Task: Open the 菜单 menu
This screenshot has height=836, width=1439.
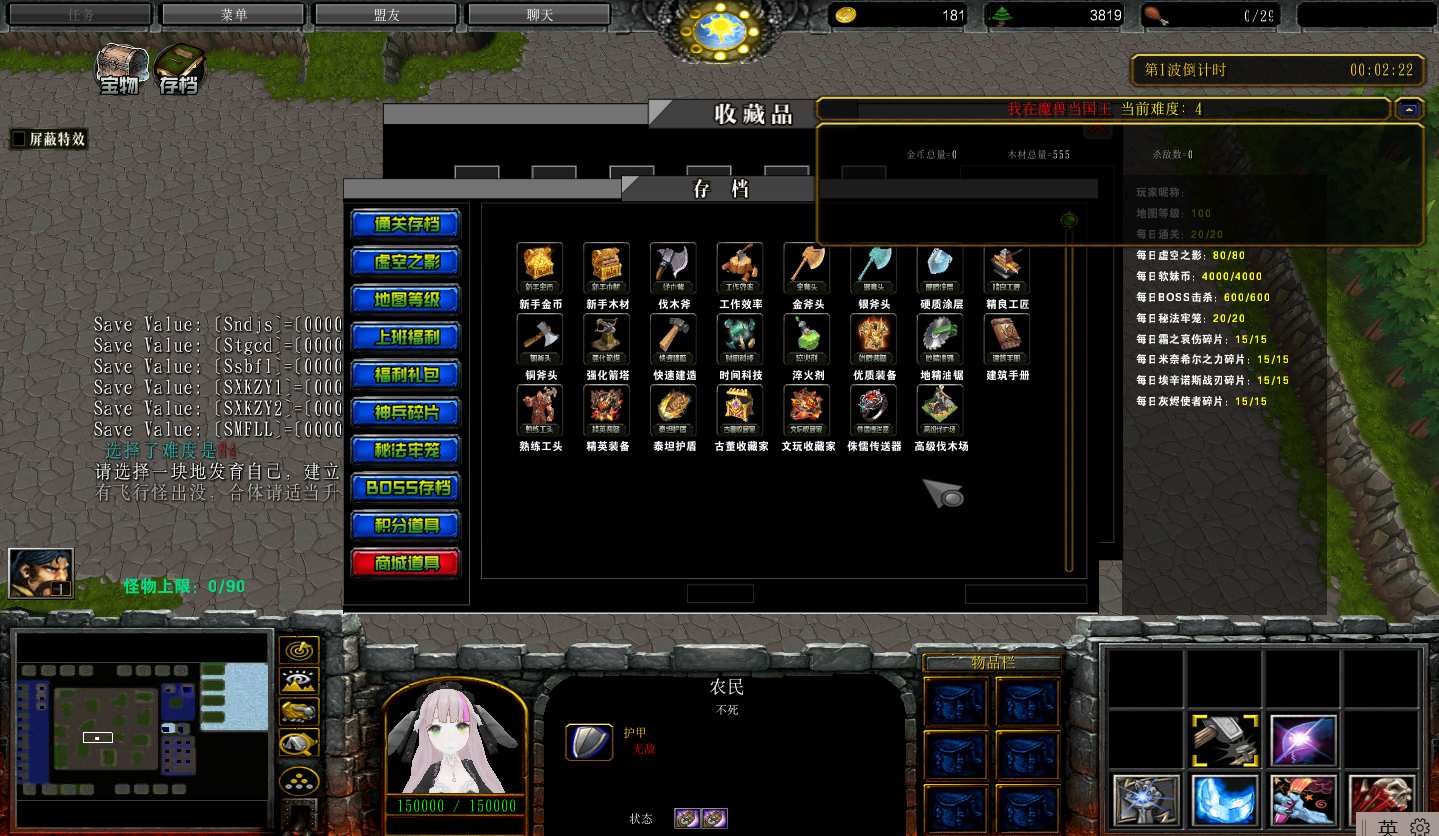Action: pos(231,14)
